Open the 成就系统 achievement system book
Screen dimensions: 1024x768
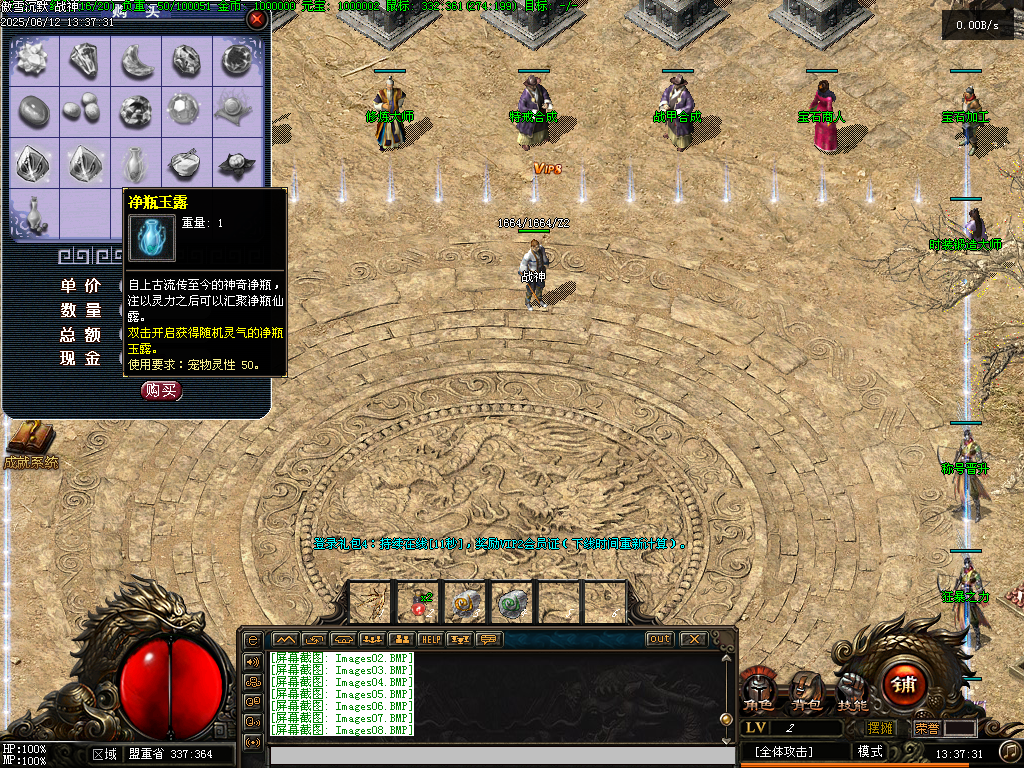[27, 440]
